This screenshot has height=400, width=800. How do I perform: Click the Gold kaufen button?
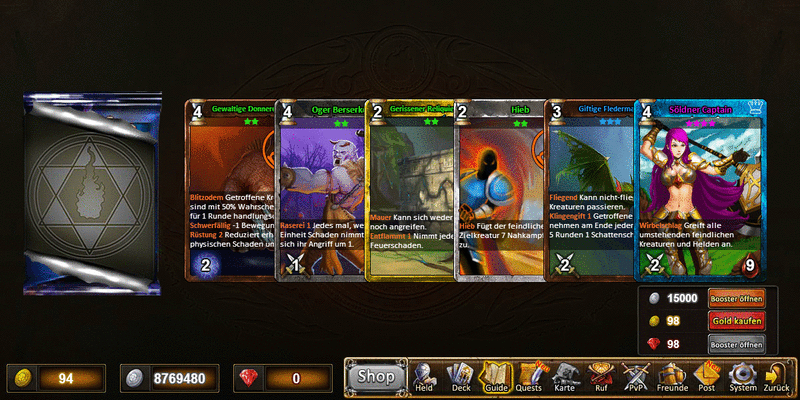[736, 321]
